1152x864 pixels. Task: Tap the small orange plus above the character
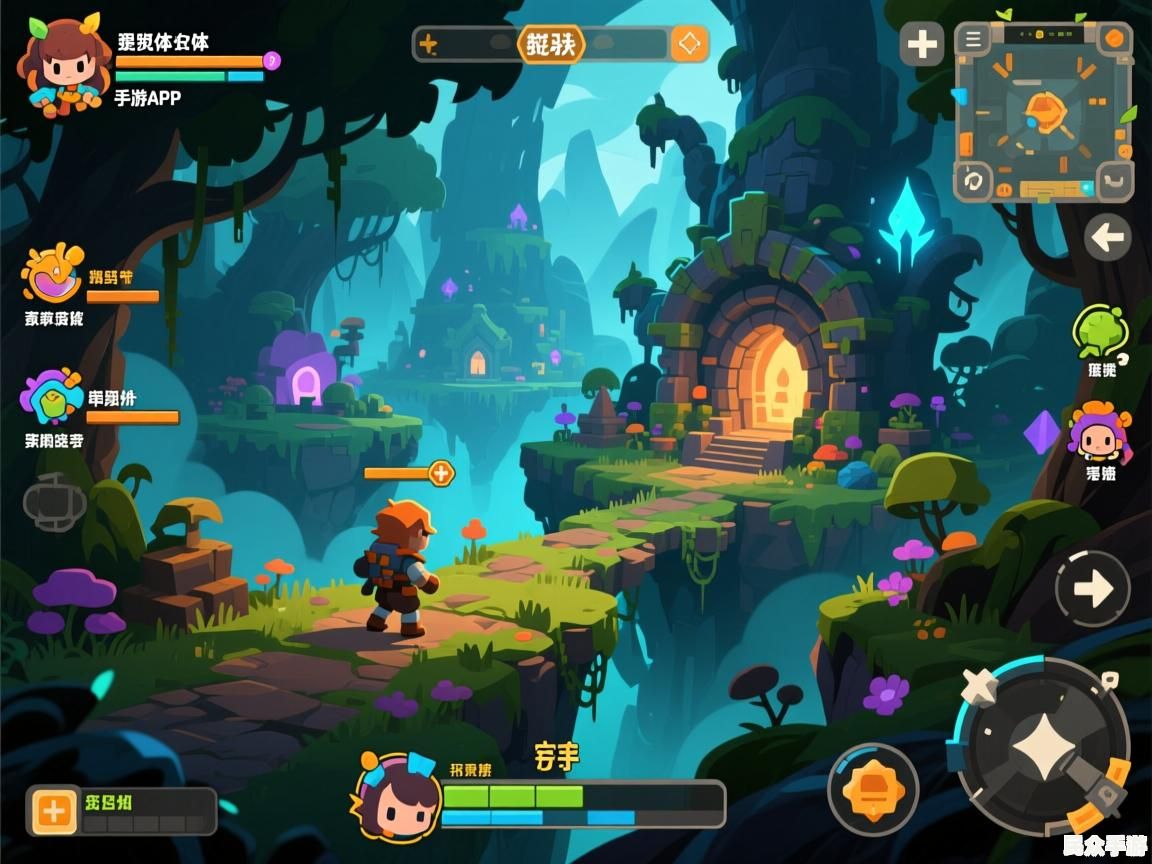click(x=440, y=473)
